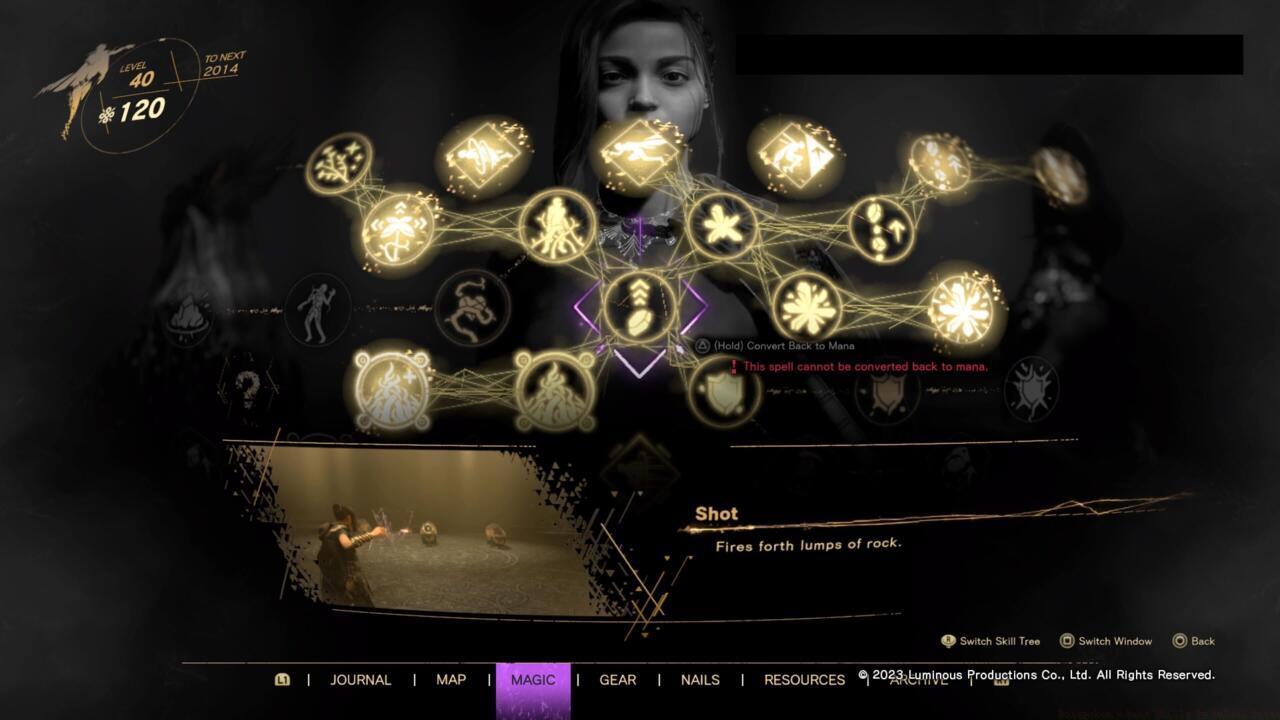Switch to the Gear tab

[x=617, y=679]
